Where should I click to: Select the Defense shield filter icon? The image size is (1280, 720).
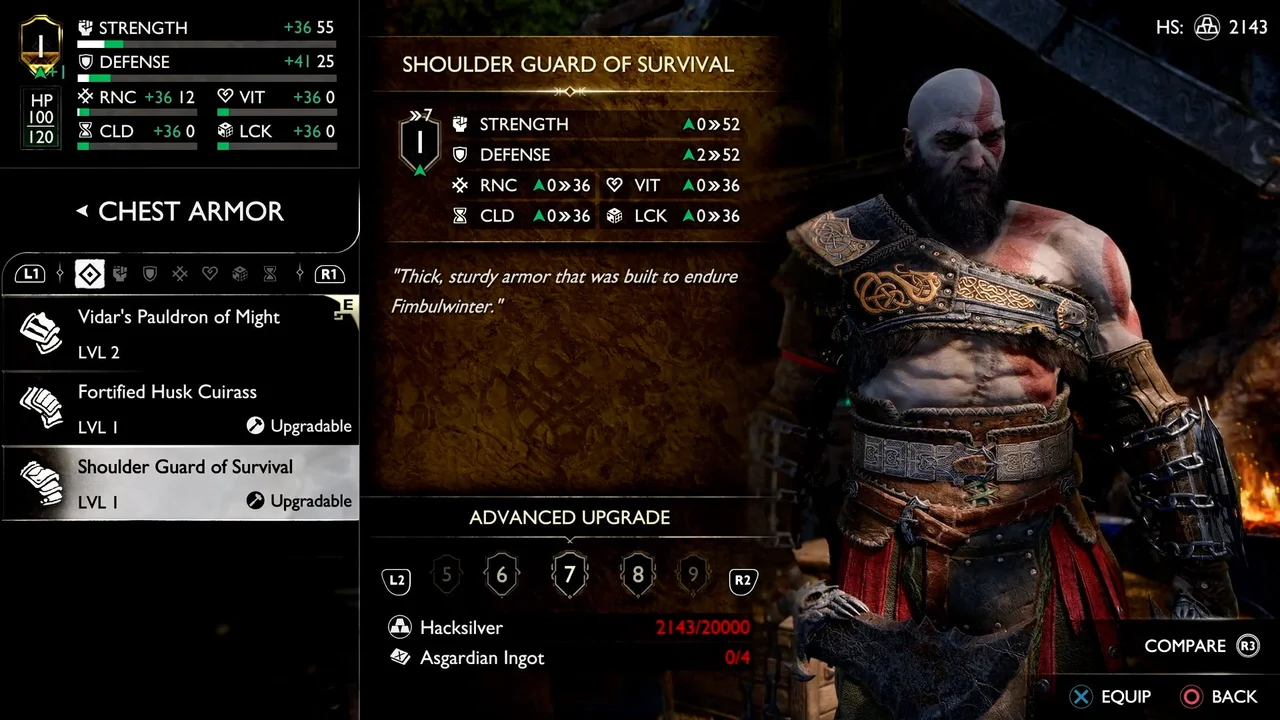[150, 274]
